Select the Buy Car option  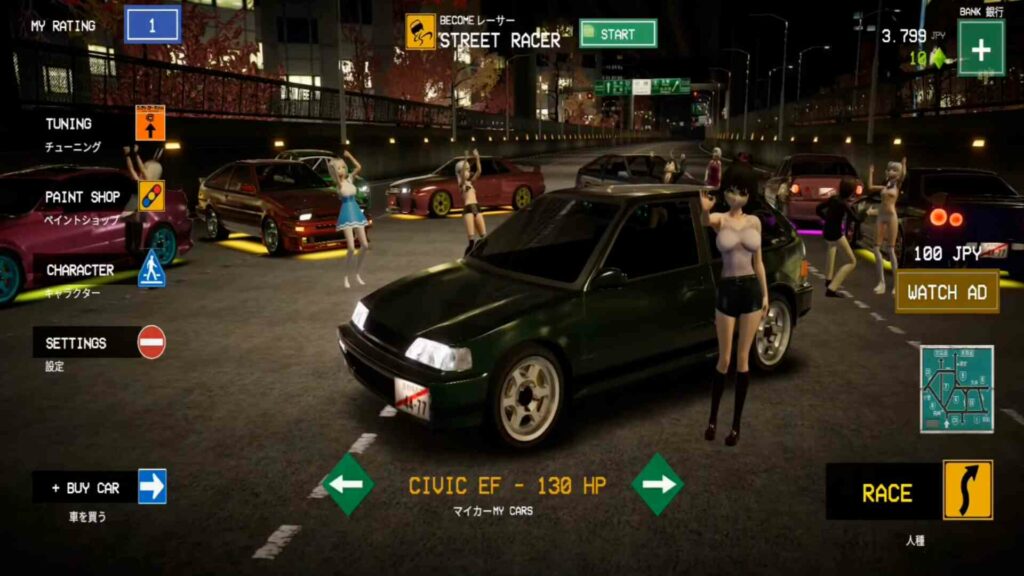(152, 487)
